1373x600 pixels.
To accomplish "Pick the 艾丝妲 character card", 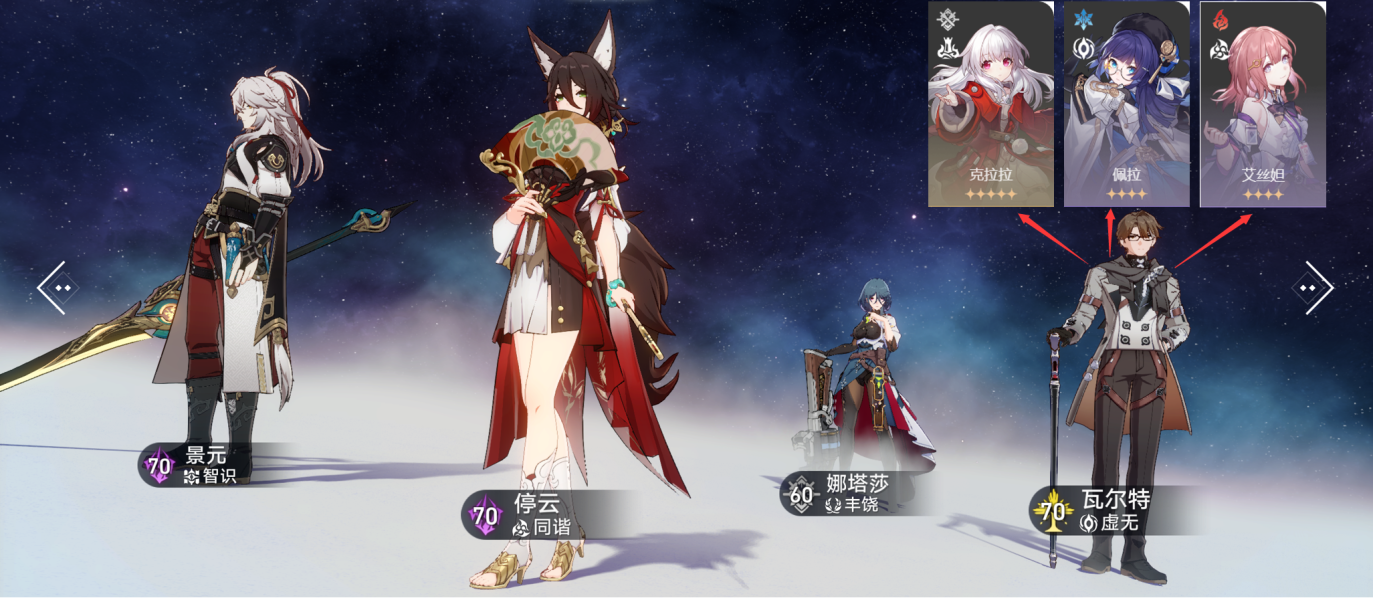I will coord(1262,104).
